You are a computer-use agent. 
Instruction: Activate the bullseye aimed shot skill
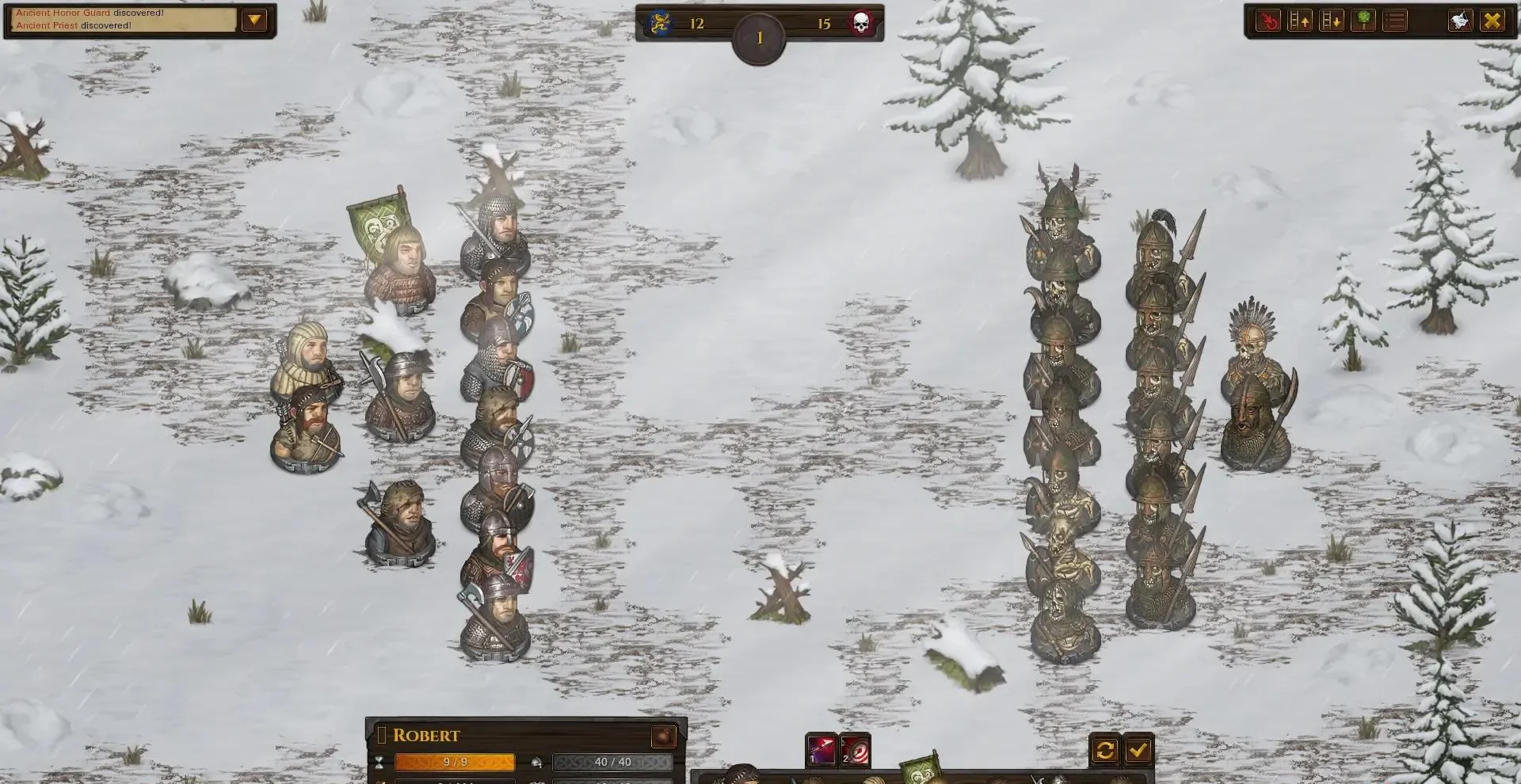[x=855, y=750]
